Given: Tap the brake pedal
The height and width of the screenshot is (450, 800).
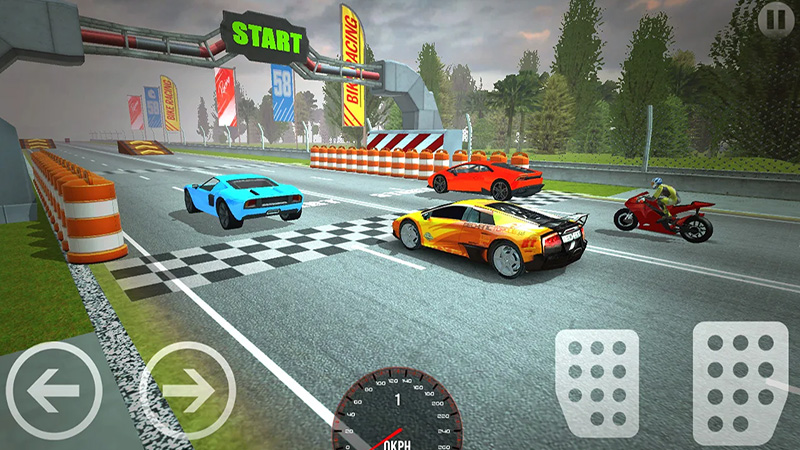Looking at the screenshot, I should (x=597, y=383).
